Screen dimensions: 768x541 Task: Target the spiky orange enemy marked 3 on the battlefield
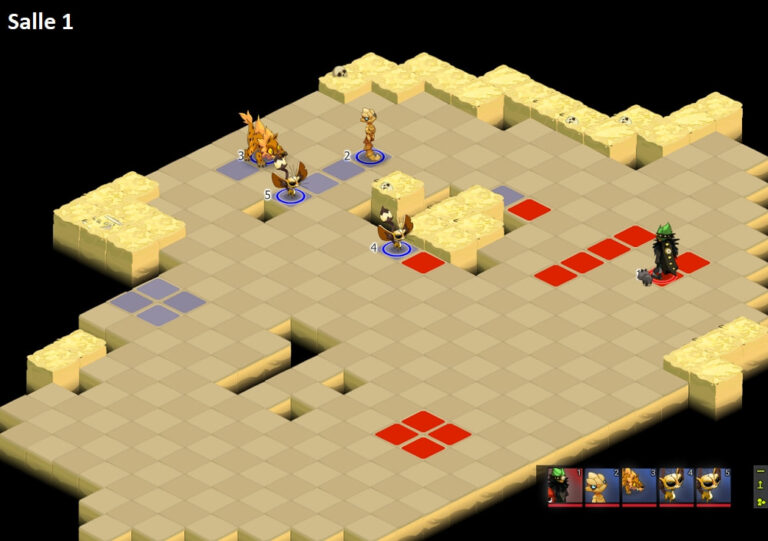(x=261, y=140)
